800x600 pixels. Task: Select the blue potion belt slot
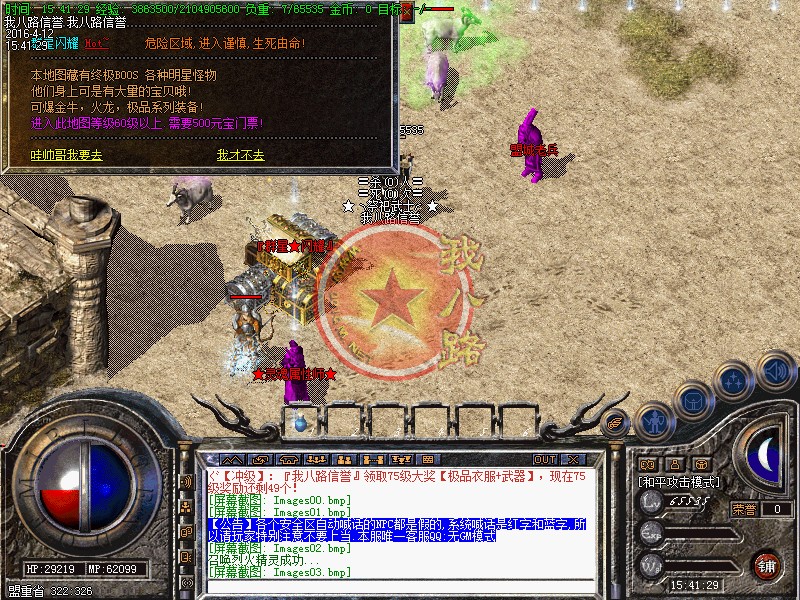click(x=299, y=424)
